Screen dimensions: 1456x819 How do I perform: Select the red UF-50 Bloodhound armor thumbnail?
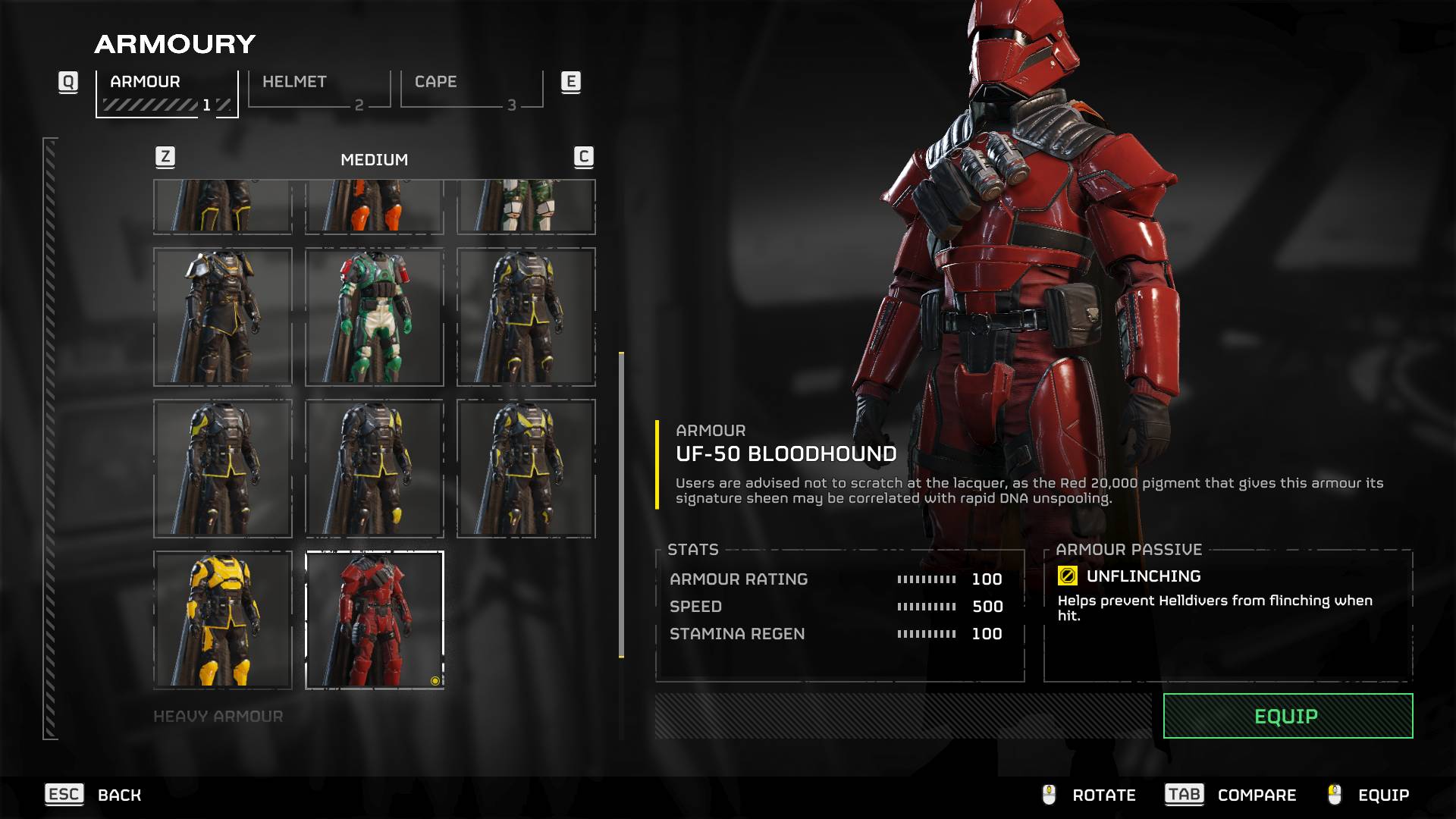coord(375,618)
